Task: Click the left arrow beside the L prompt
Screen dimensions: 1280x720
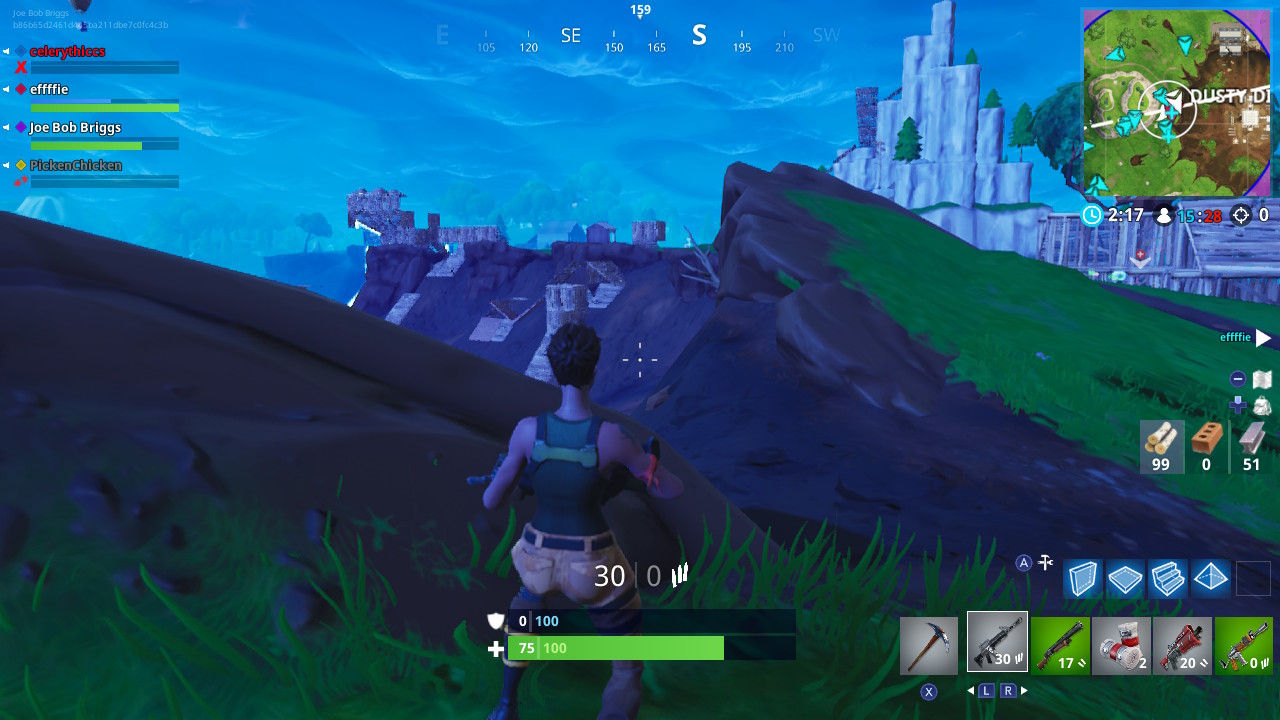Action: 971,690
